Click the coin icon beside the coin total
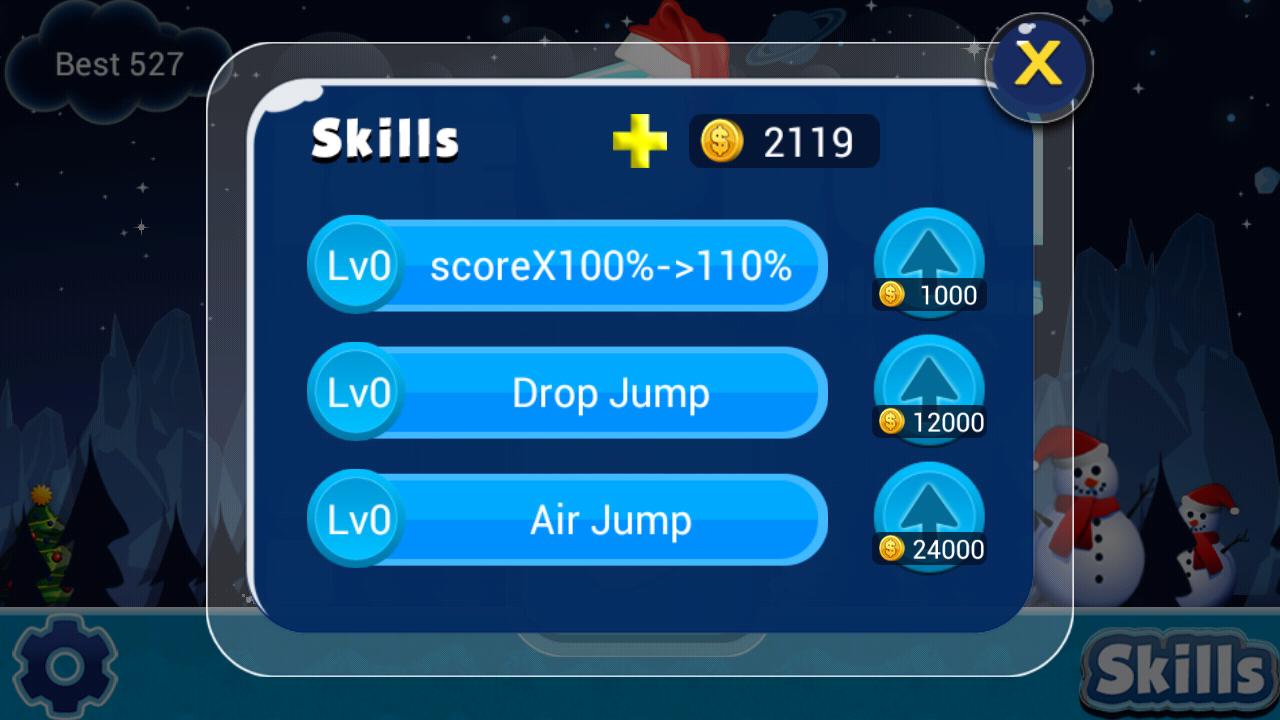This screenshot has height=720, width=1280. (x=723, y=143)
